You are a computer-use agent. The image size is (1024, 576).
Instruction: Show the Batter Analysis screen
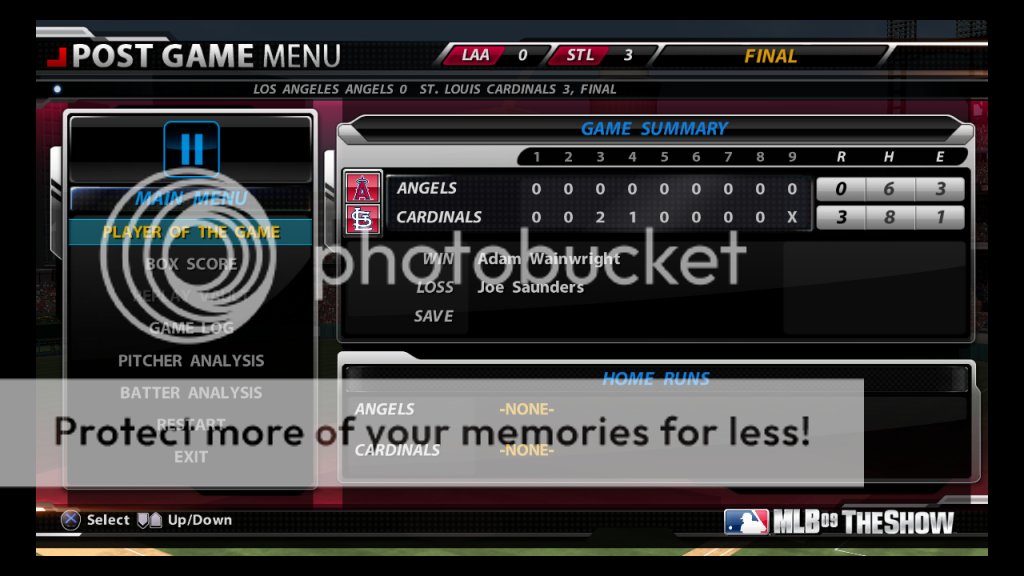point(191,392)
